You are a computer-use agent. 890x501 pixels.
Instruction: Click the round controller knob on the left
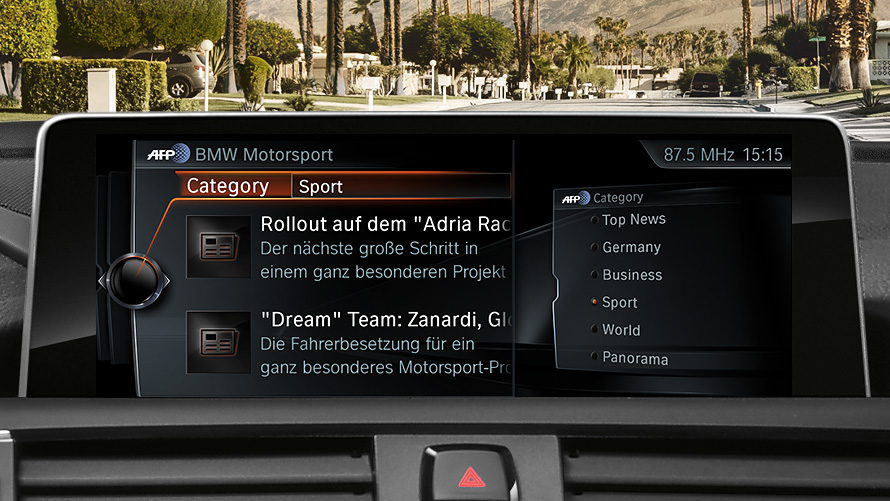[x=134, y=281]
